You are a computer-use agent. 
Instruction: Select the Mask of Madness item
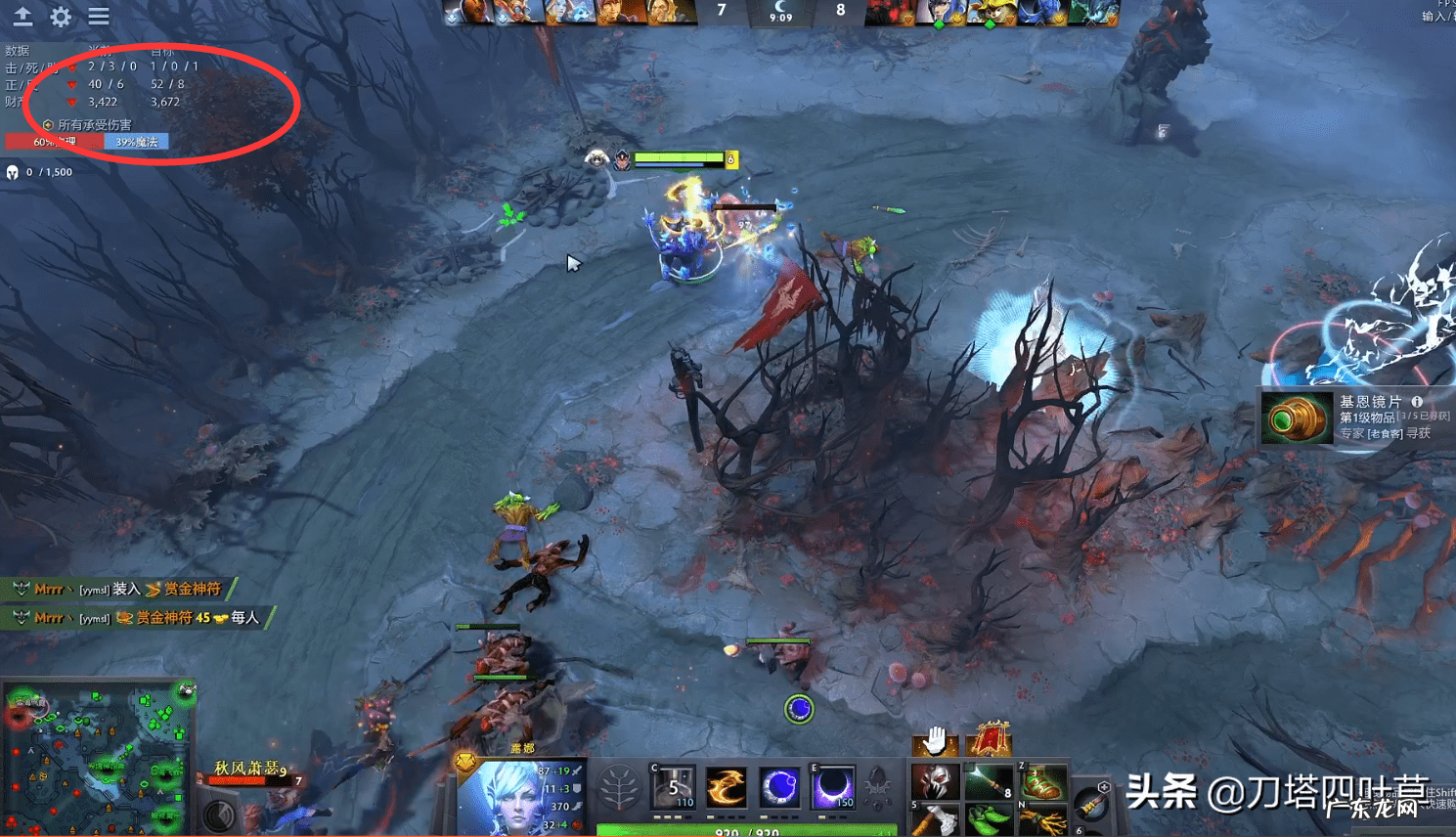934,781
